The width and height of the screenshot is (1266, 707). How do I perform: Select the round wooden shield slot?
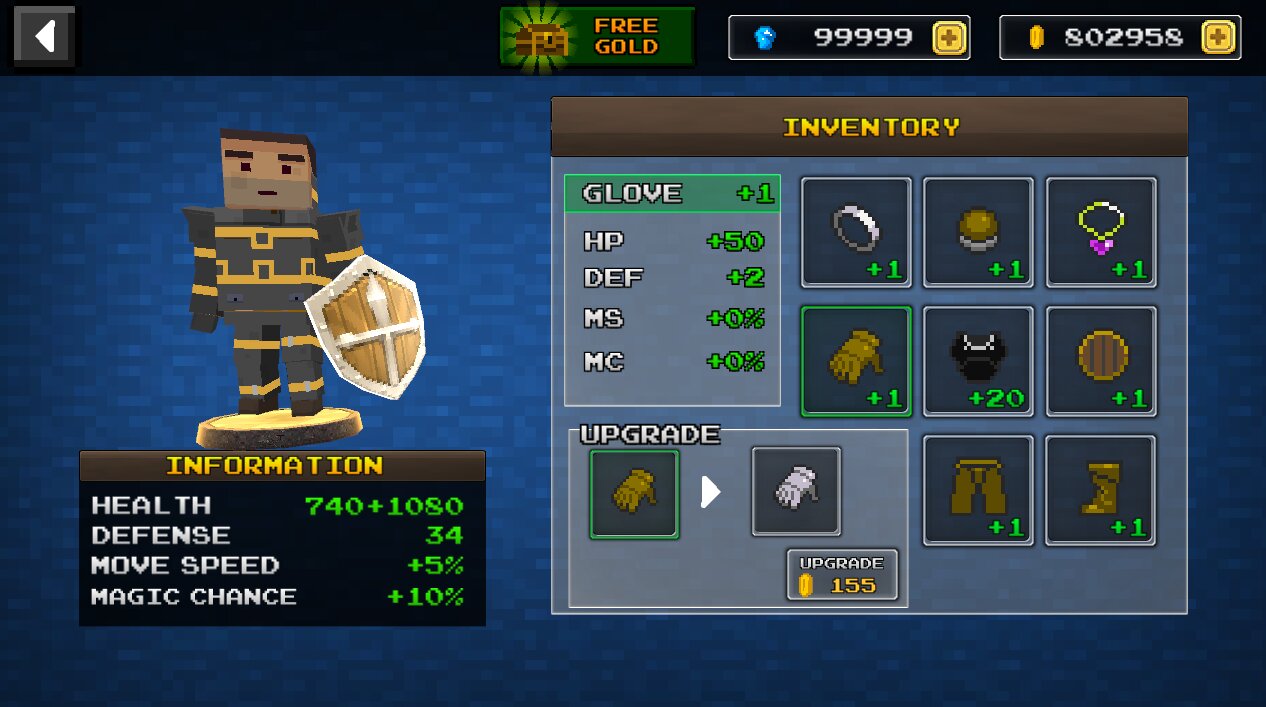pos(1101,361)
